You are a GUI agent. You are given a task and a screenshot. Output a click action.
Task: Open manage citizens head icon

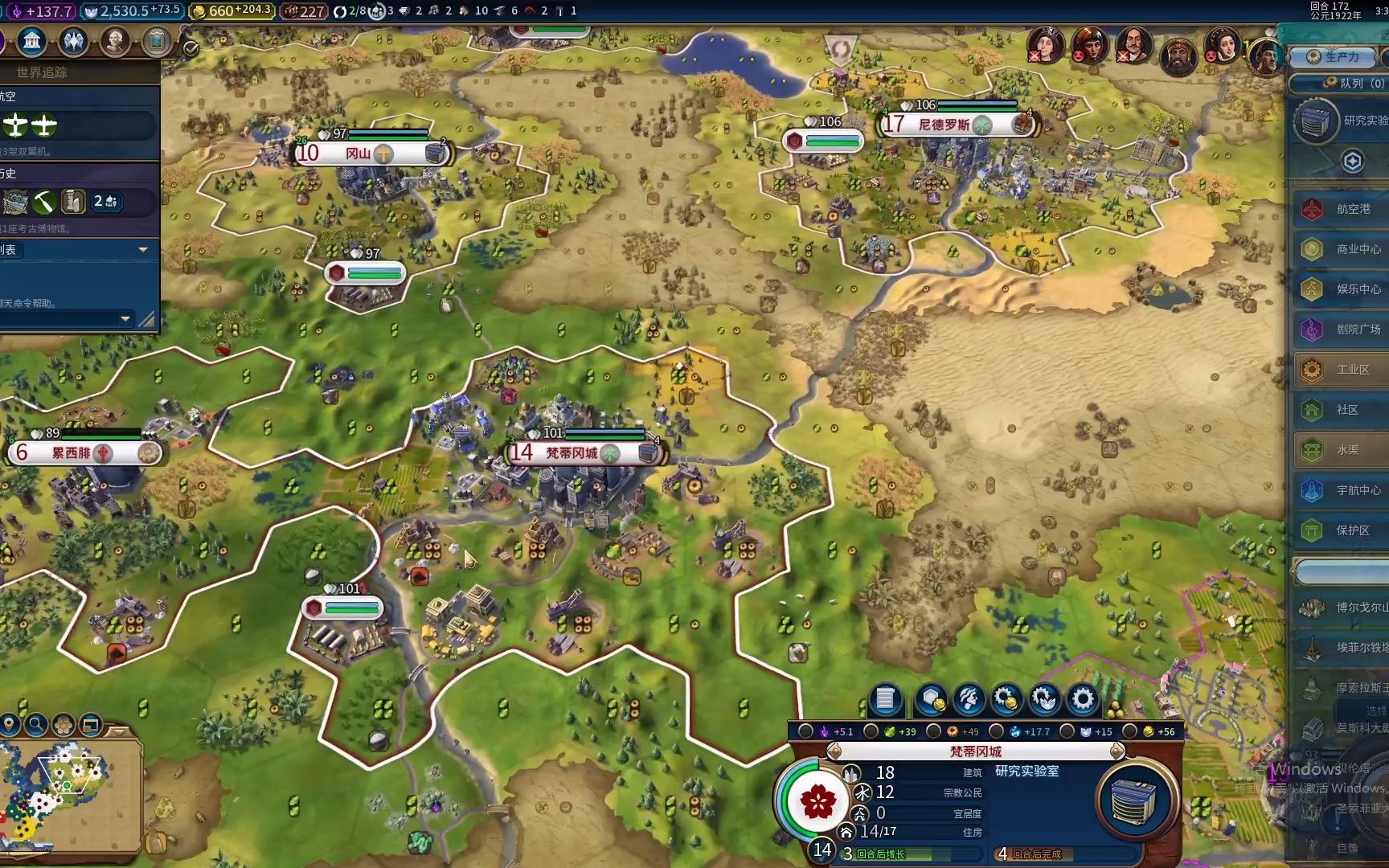[x=969, y=699]
